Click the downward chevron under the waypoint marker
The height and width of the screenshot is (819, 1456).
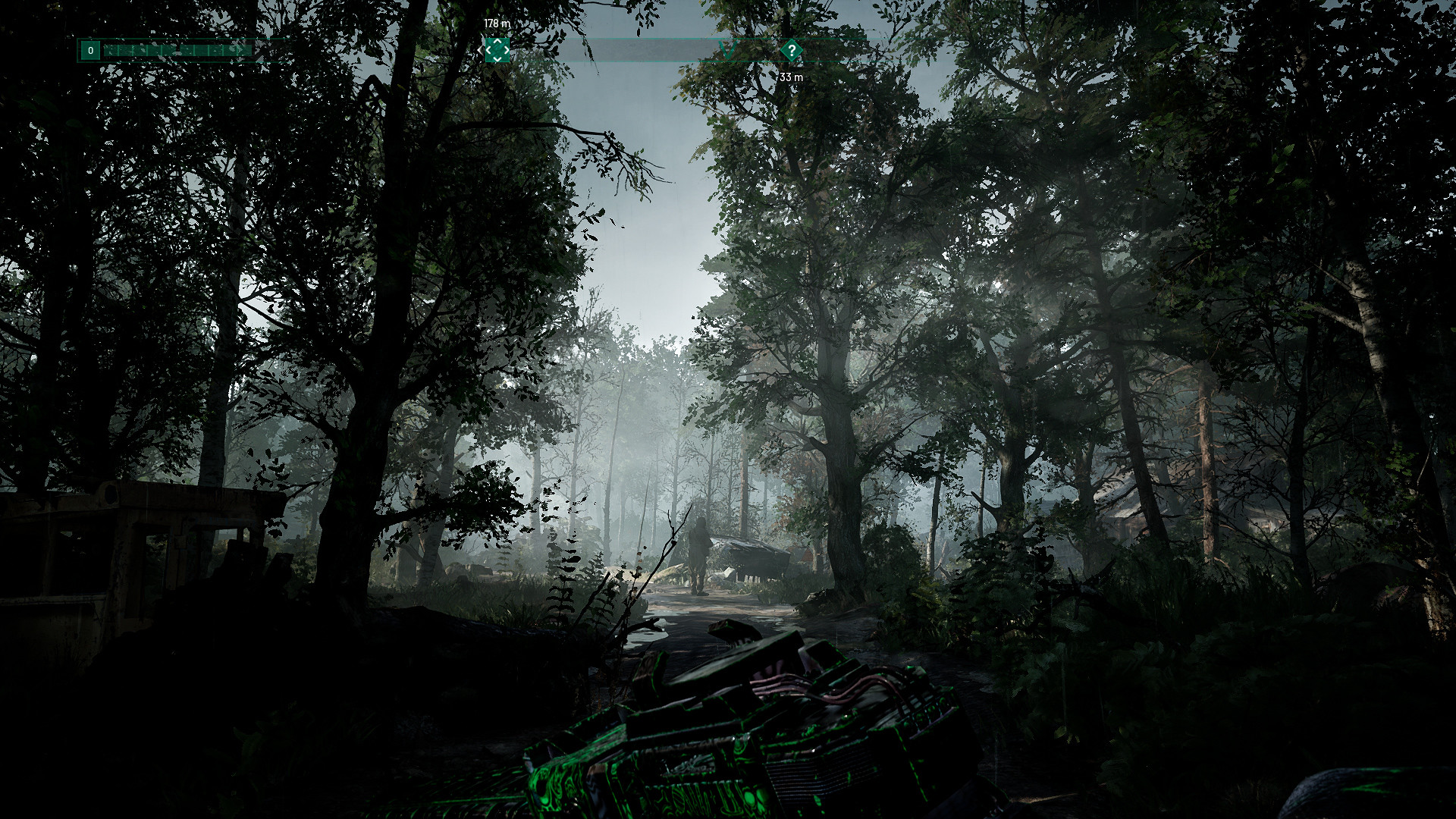[x=497, y=59]
